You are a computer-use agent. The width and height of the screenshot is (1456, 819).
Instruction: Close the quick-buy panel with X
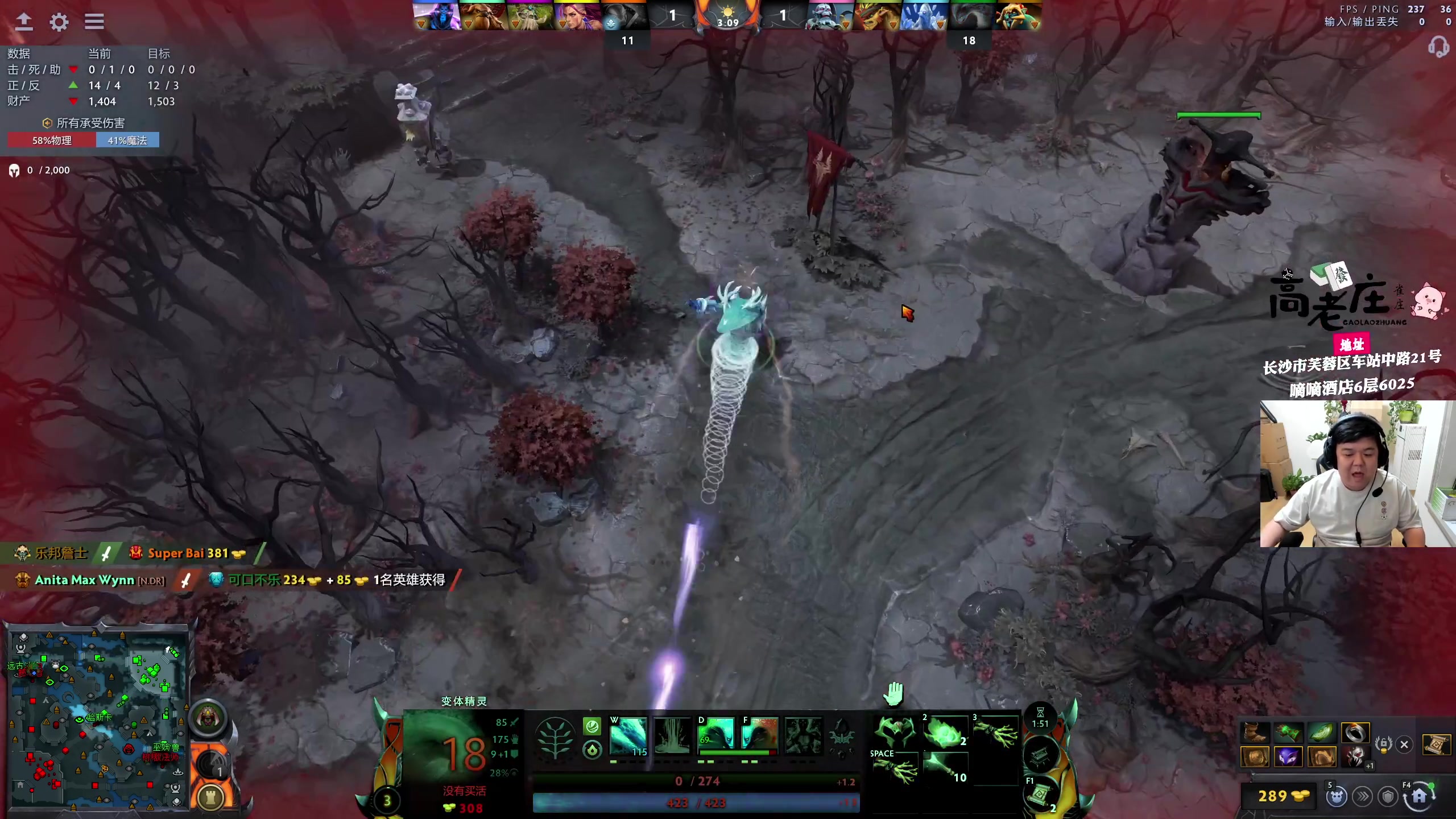click(1404, 744)
